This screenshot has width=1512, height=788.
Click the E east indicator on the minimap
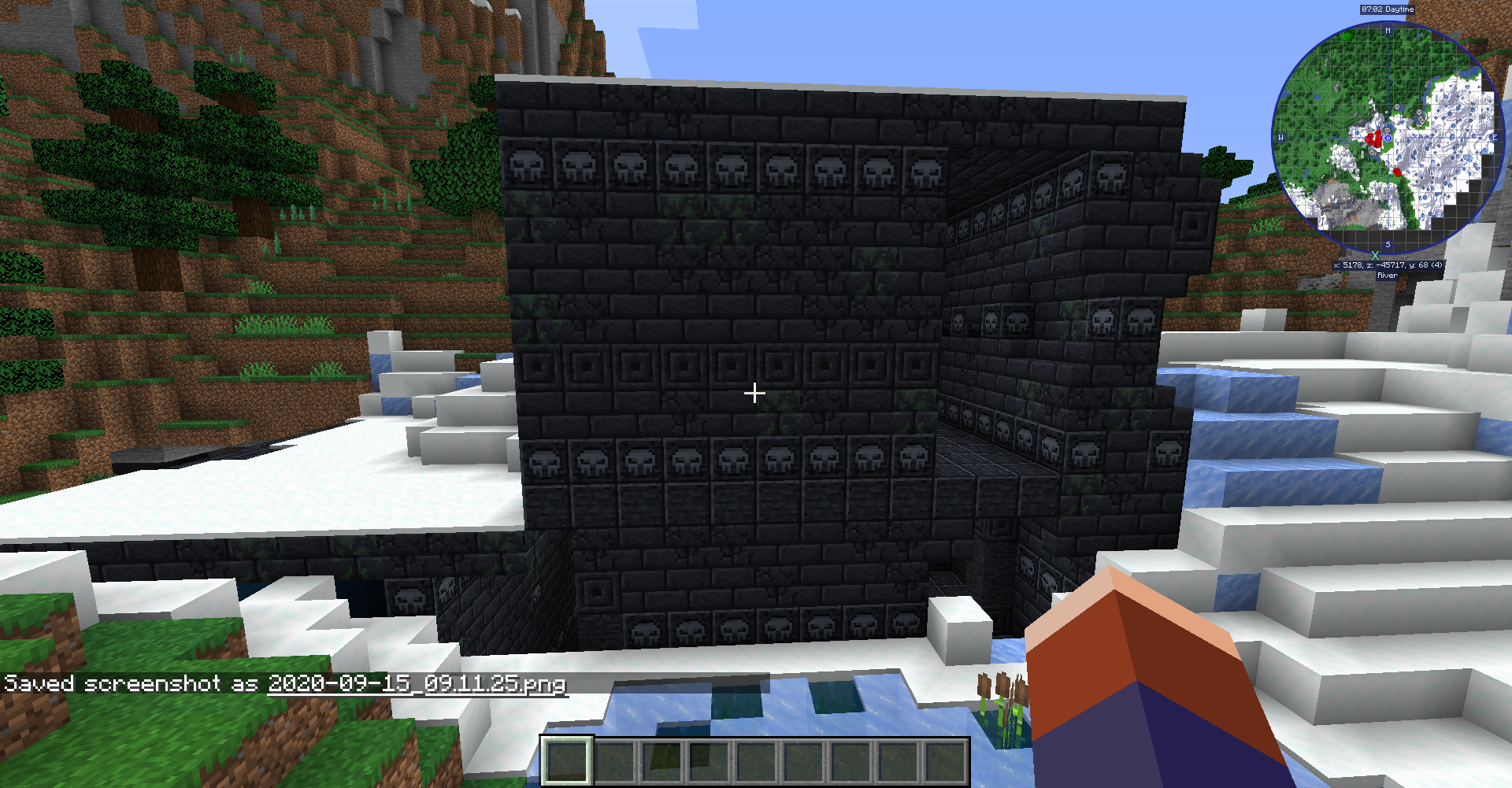(1494, 138)
